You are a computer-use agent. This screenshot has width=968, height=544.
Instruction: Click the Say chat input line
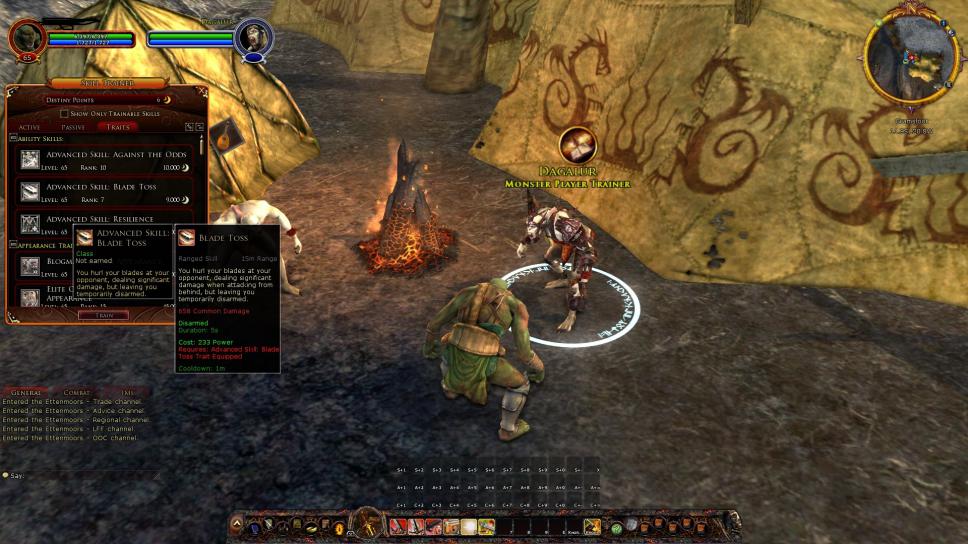point(80,475)
